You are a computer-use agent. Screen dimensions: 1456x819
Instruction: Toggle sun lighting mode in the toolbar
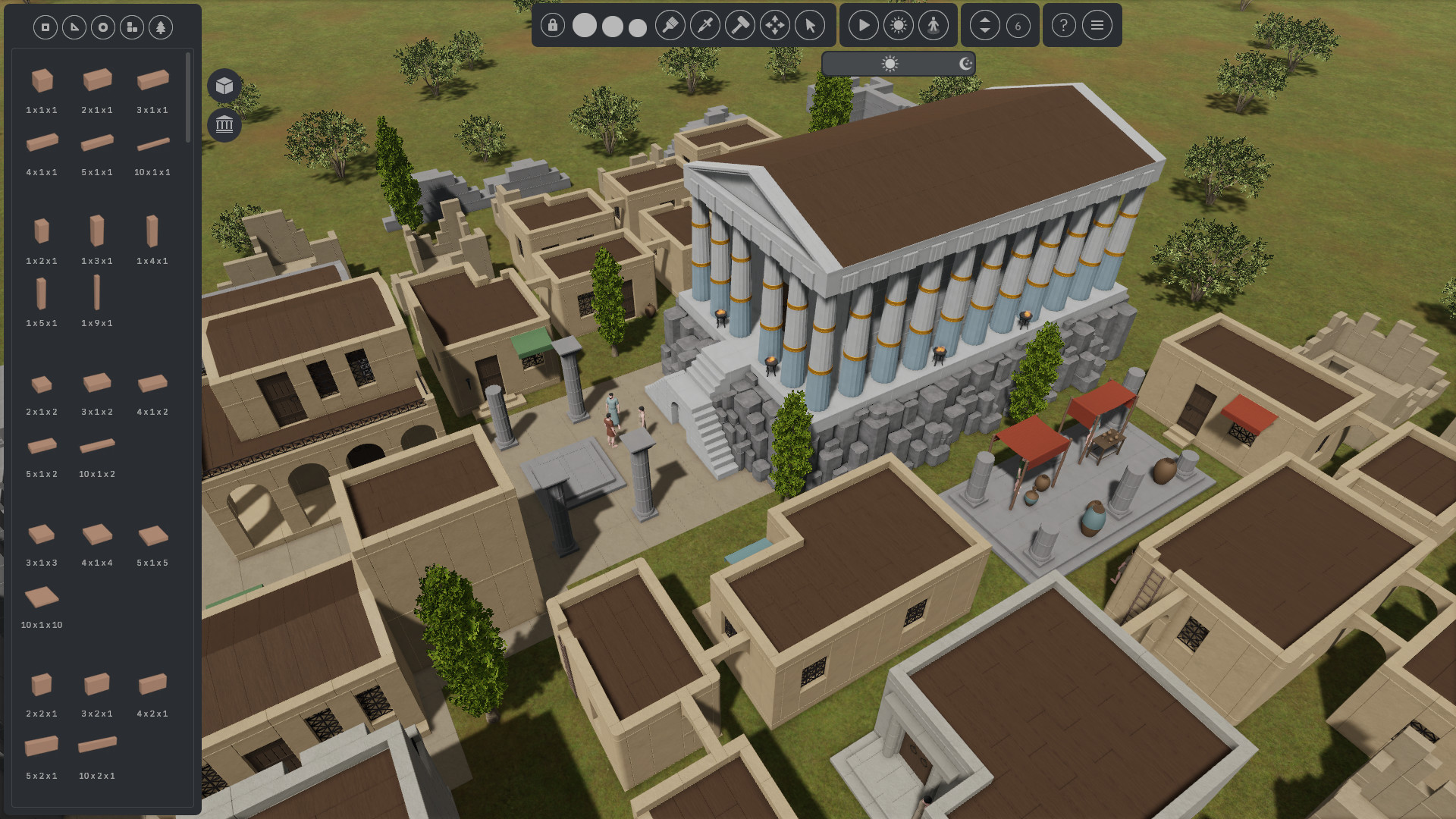click(x=899, y=25)
